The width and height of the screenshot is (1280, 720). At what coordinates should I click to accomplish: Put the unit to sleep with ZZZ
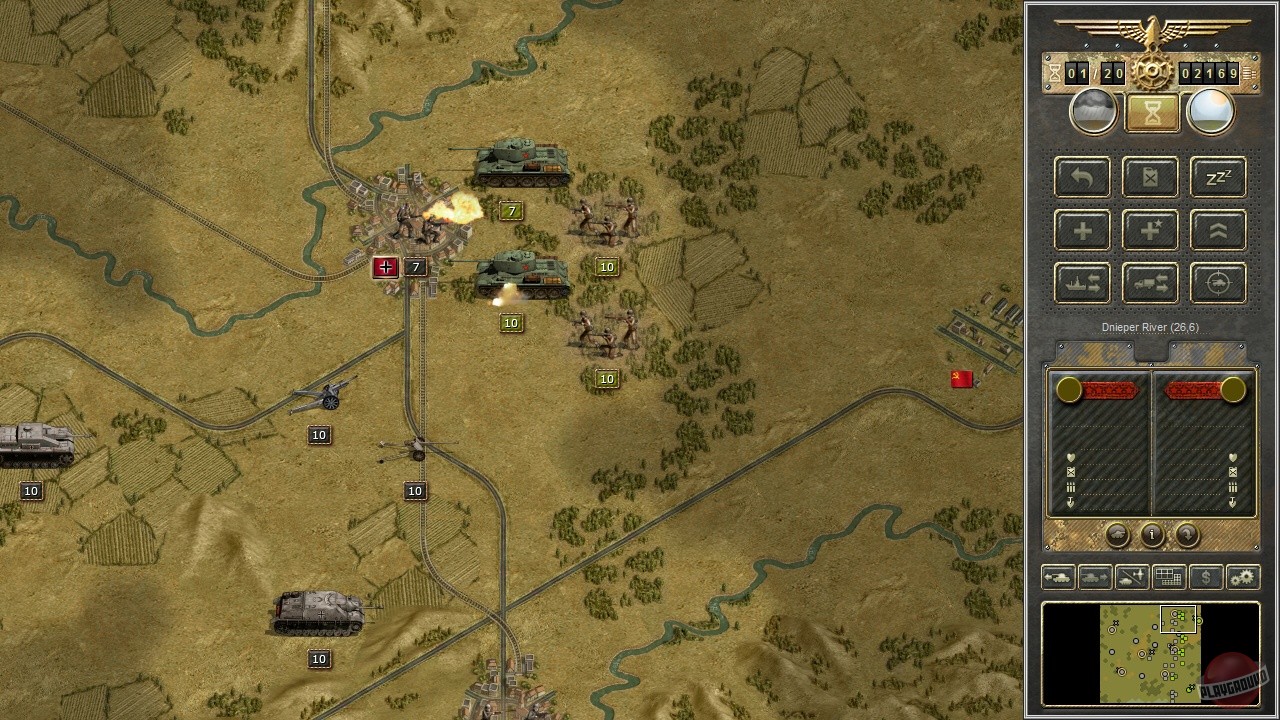coord(1217,177)
